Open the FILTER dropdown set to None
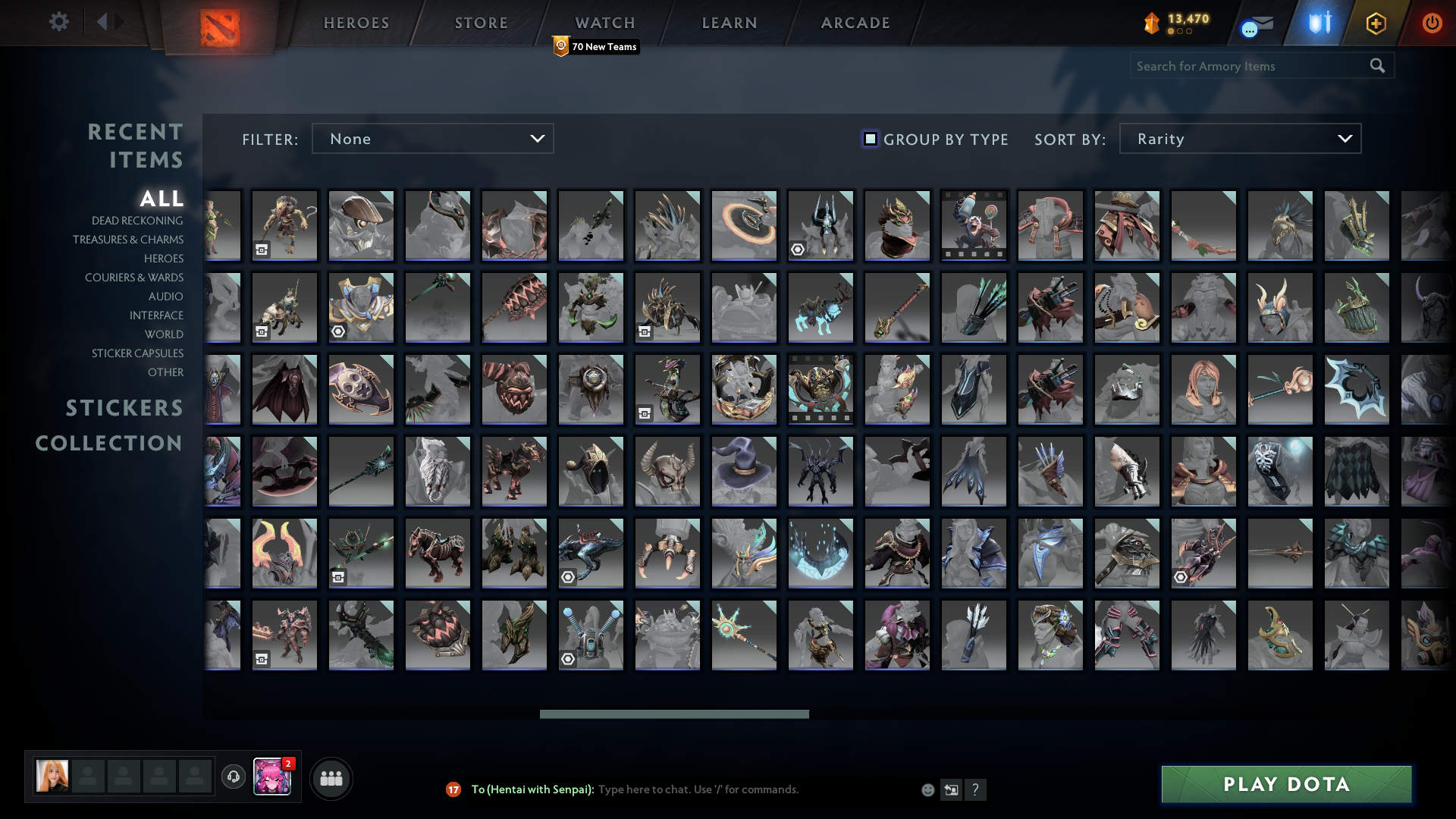1456x819 pixels. [432, 139]
